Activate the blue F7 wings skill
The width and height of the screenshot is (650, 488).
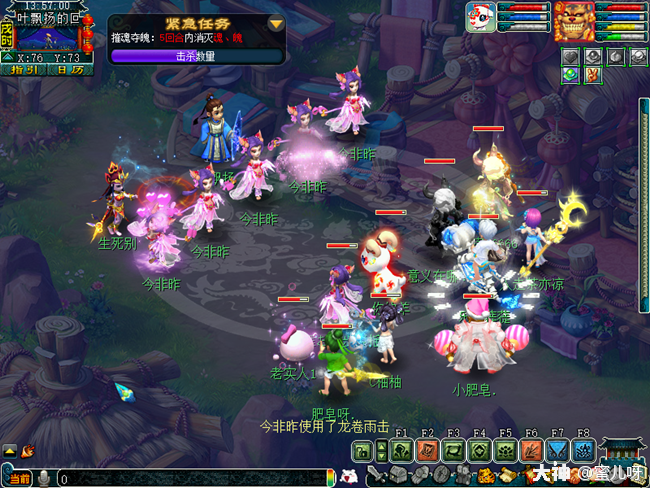click(557, 450)
